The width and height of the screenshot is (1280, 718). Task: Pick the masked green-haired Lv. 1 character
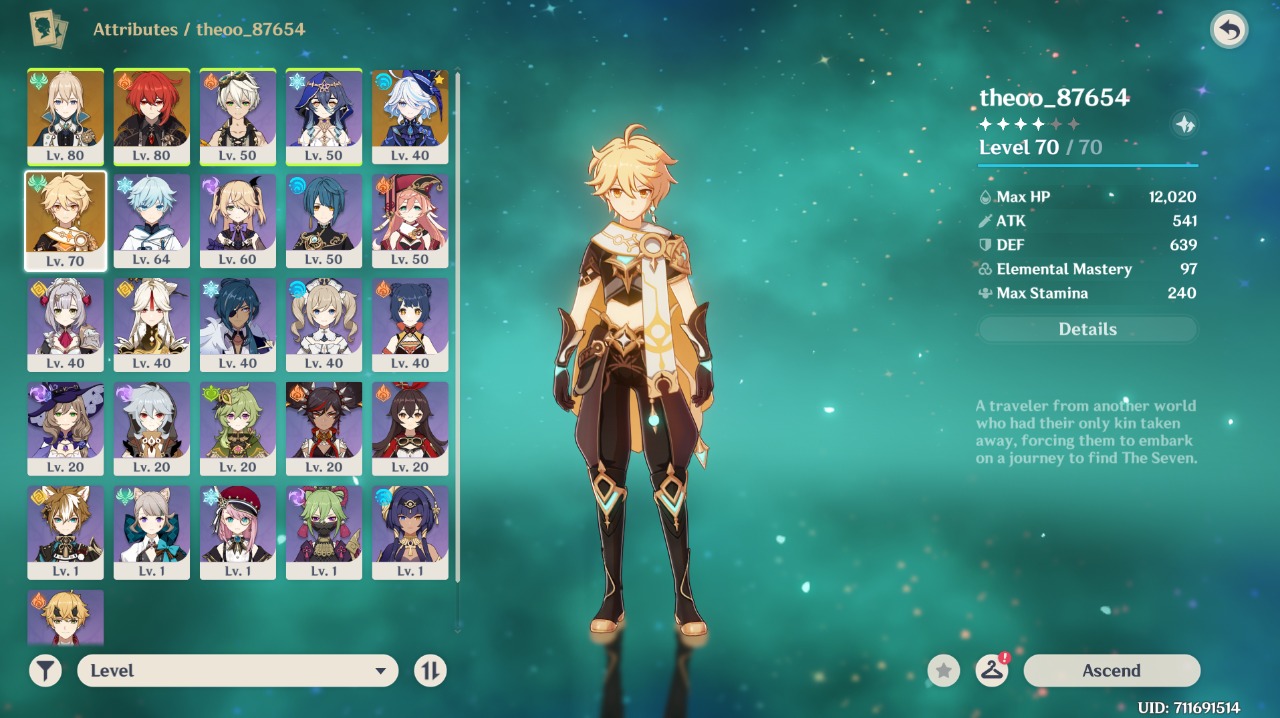[x=324, y=531]
